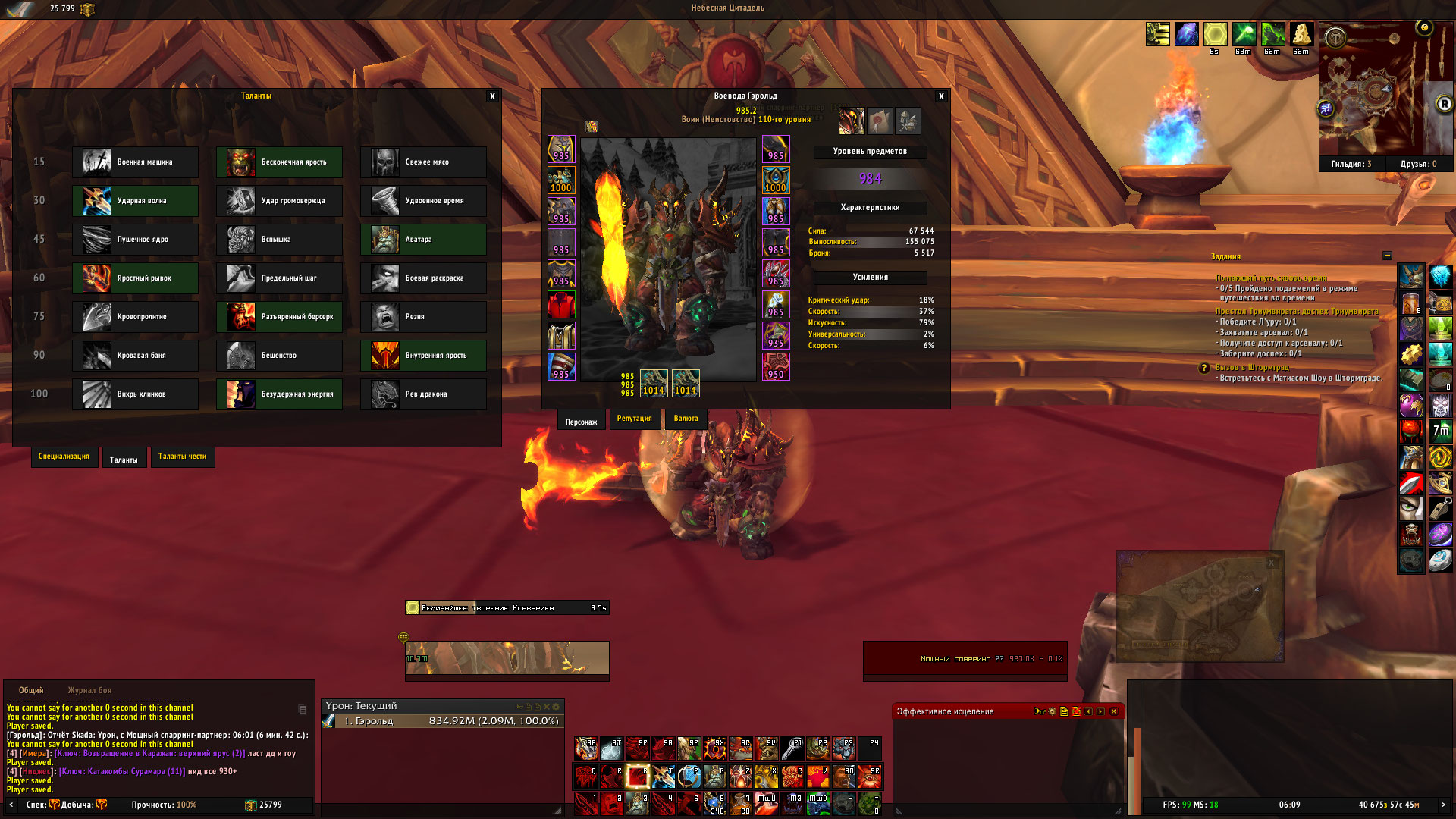Show the Репутация tab

(634, 419)
